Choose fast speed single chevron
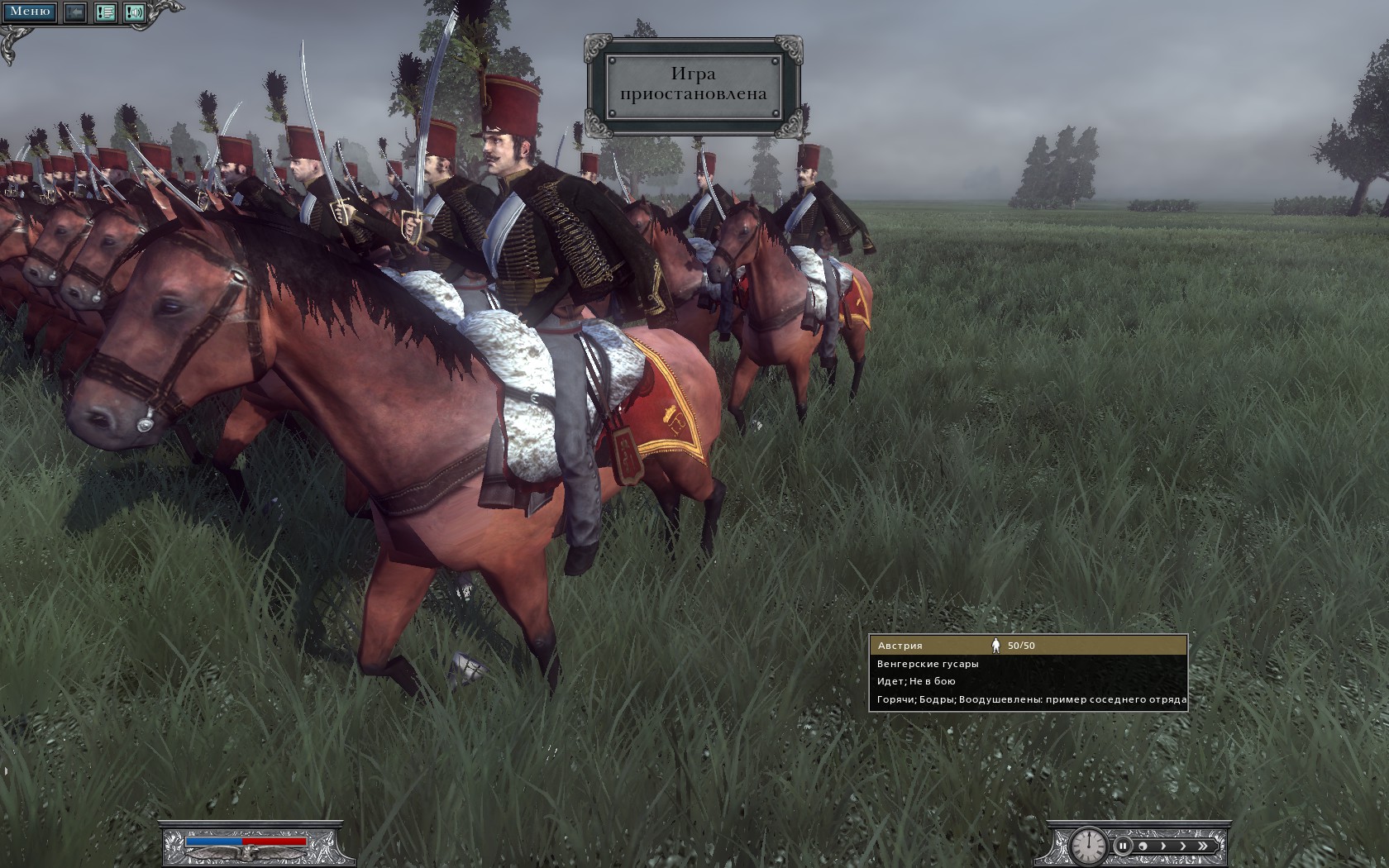Image resolution: width=1389 pixels, height=868 pixels. pos(1182,846)
